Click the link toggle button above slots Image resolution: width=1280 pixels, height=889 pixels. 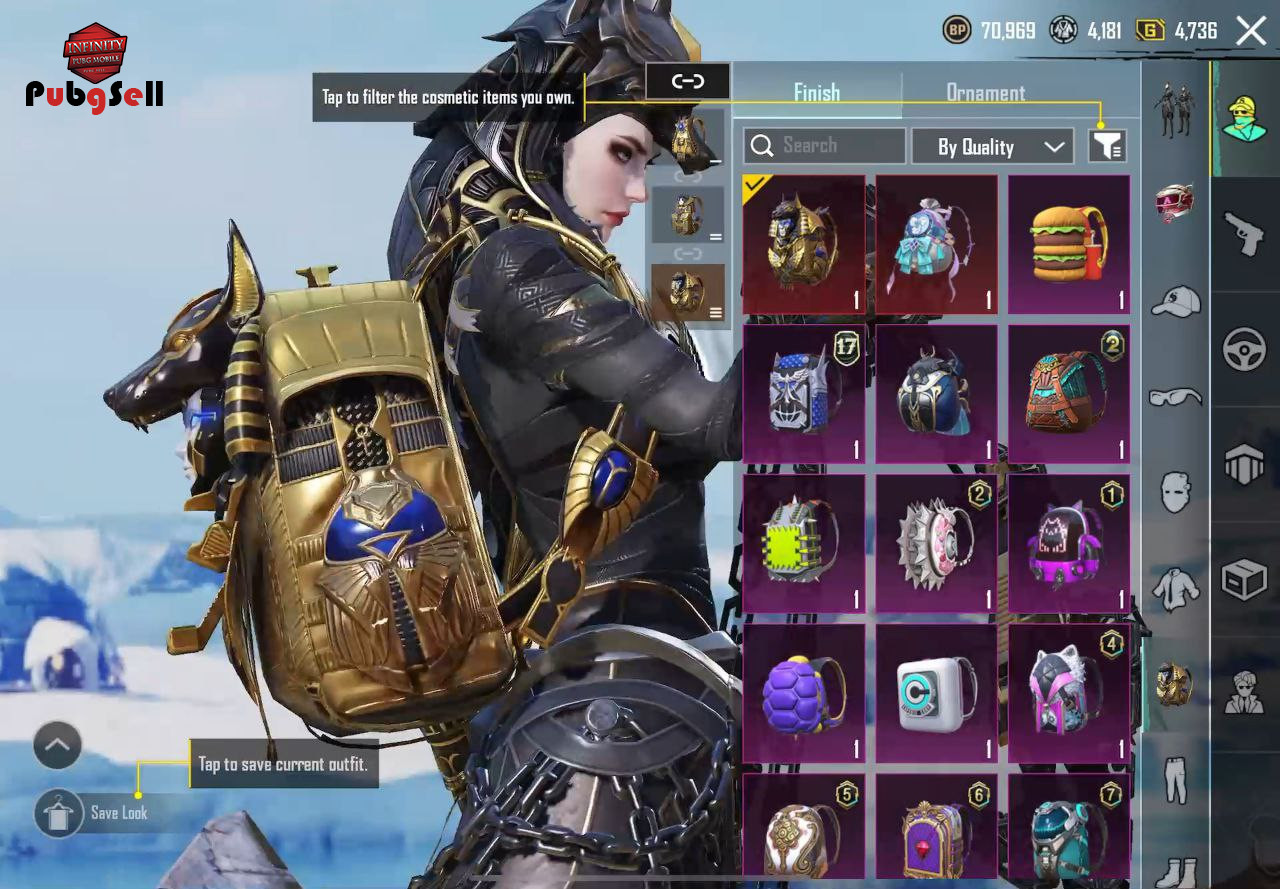(x=688, y=81)
